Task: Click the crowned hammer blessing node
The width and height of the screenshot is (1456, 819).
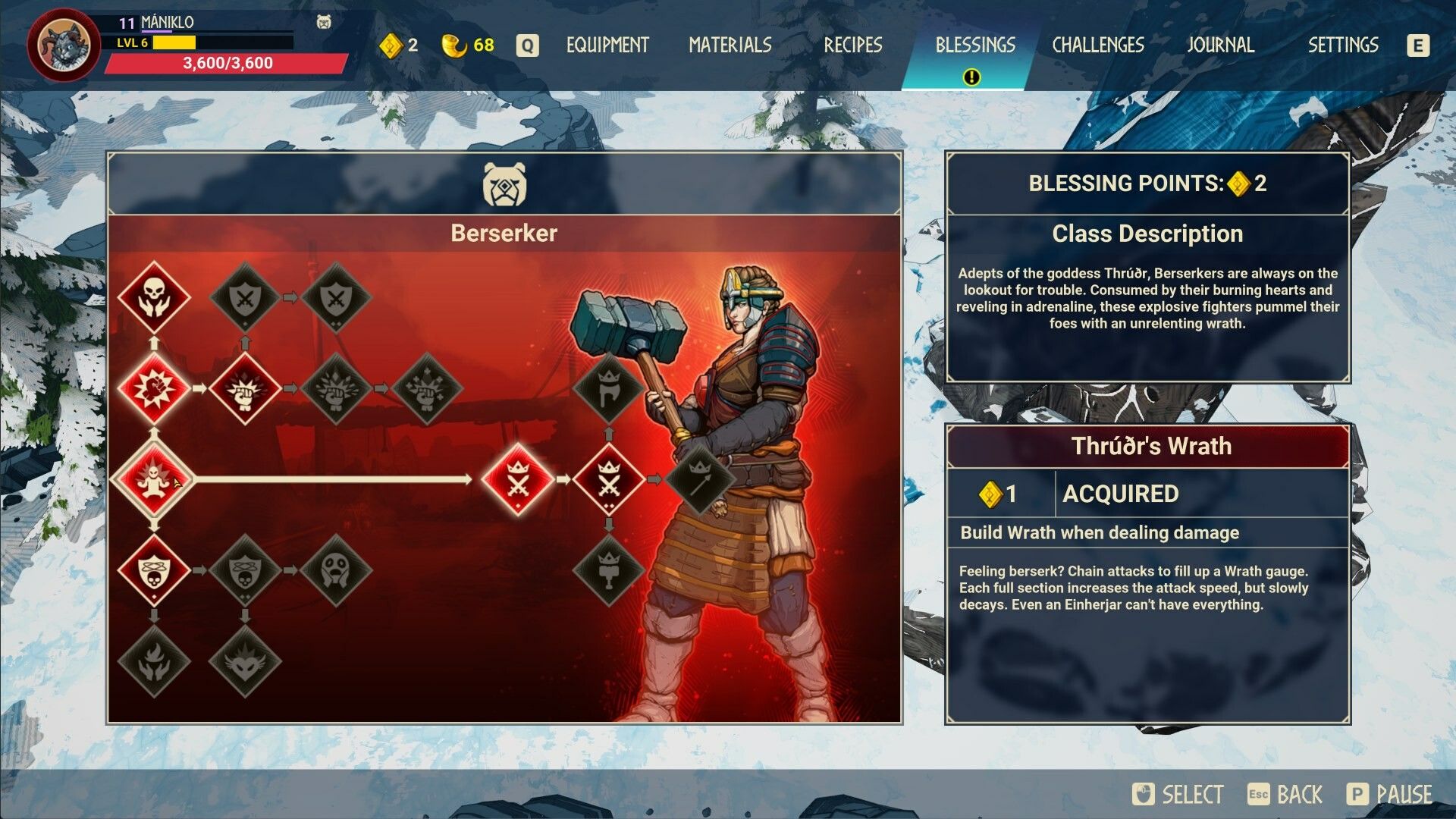Action: pos(610,571)
